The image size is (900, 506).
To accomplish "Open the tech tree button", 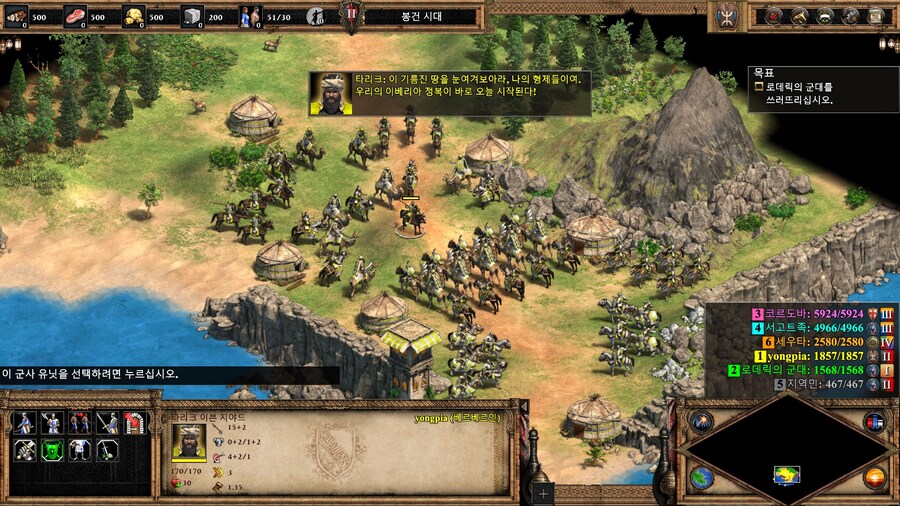I will [x=826, y=15].
